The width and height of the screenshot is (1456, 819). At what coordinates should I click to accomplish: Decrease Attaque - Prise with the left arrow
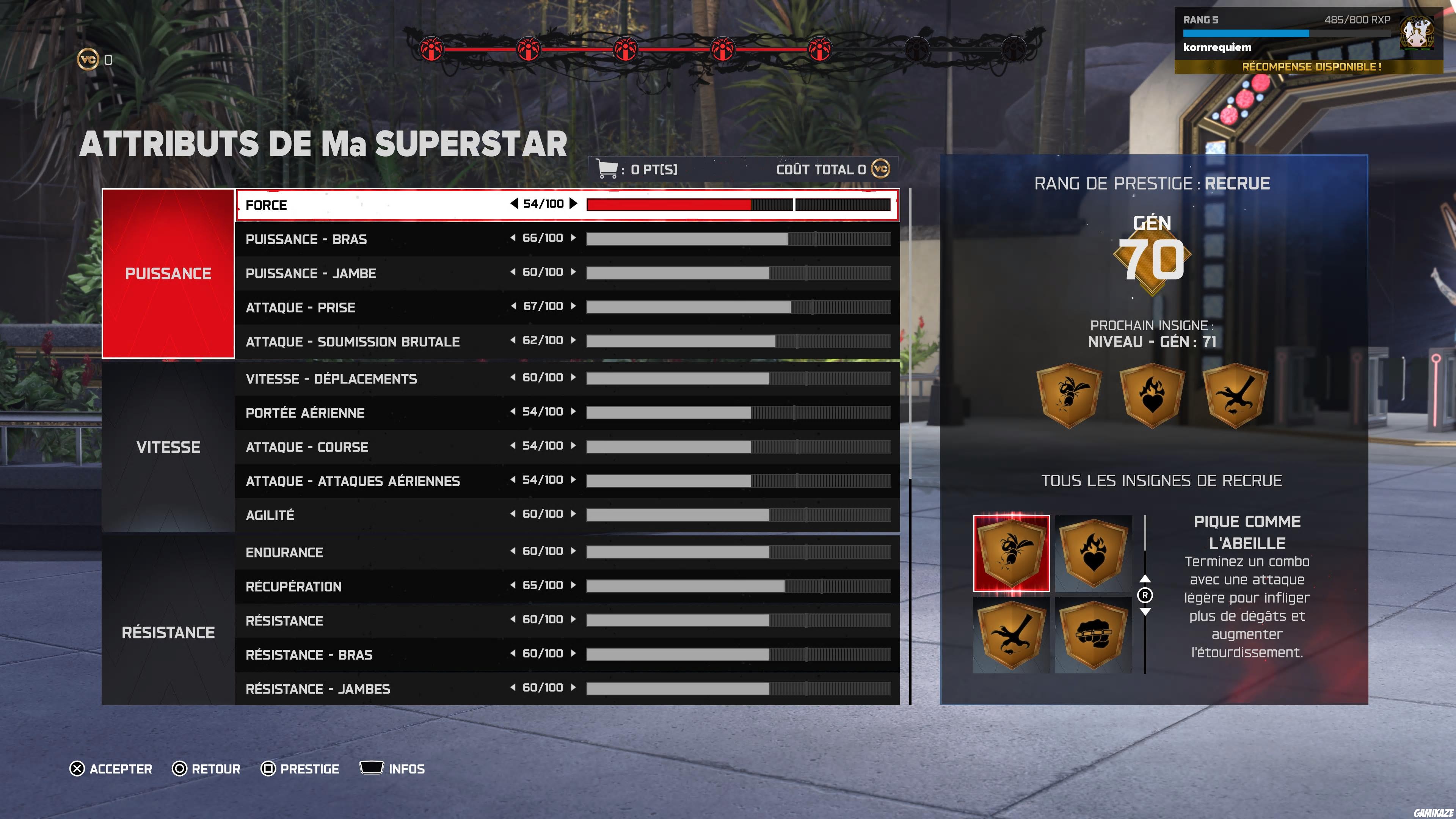point(513,306)
